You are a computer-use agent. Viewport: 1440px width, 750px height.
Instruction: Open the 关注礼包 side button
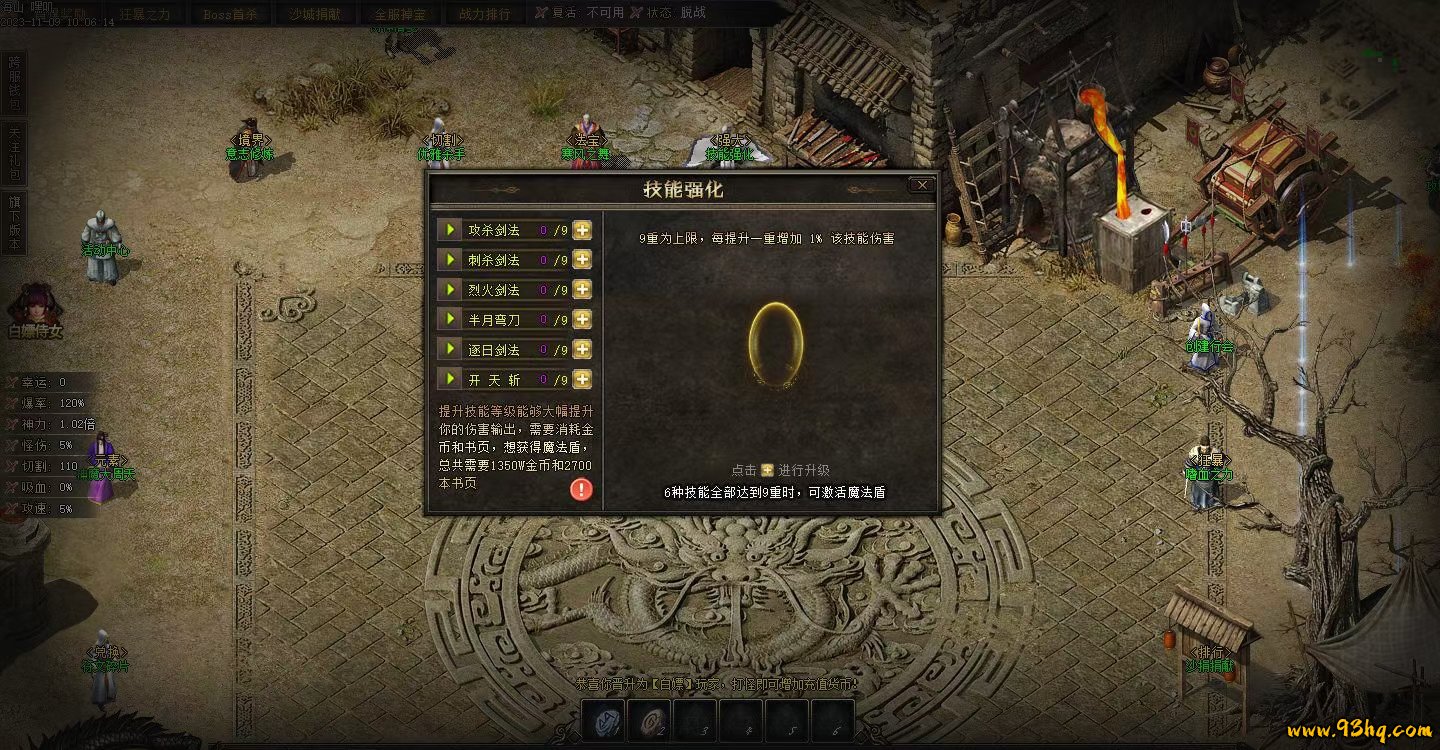[13, 153]
